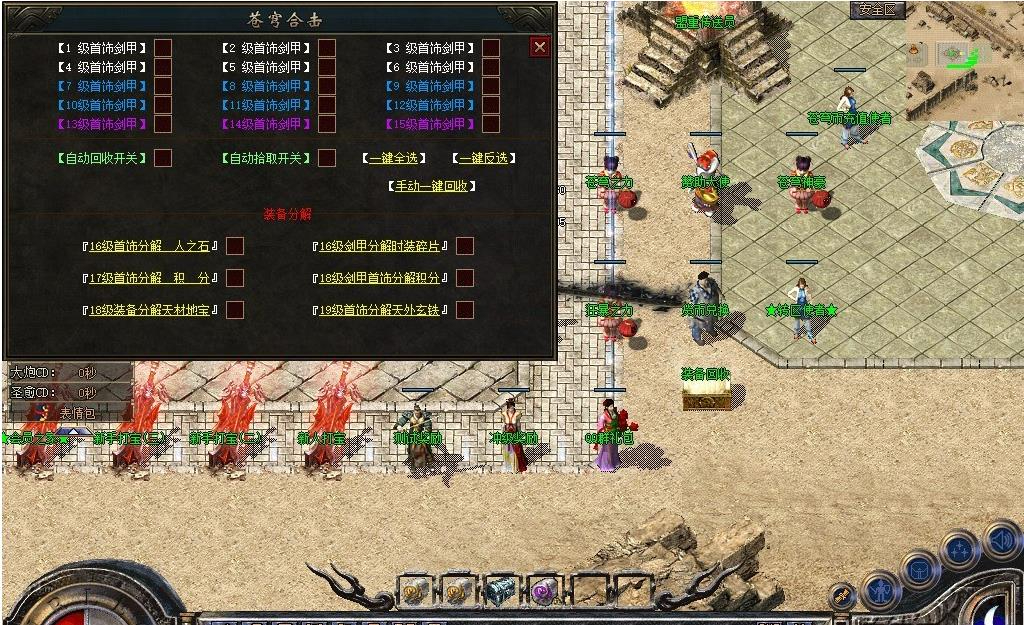Viewport: 1024px width, 625px height.
Task: Open the 表情包 emoji pack button
Action: 77,412
